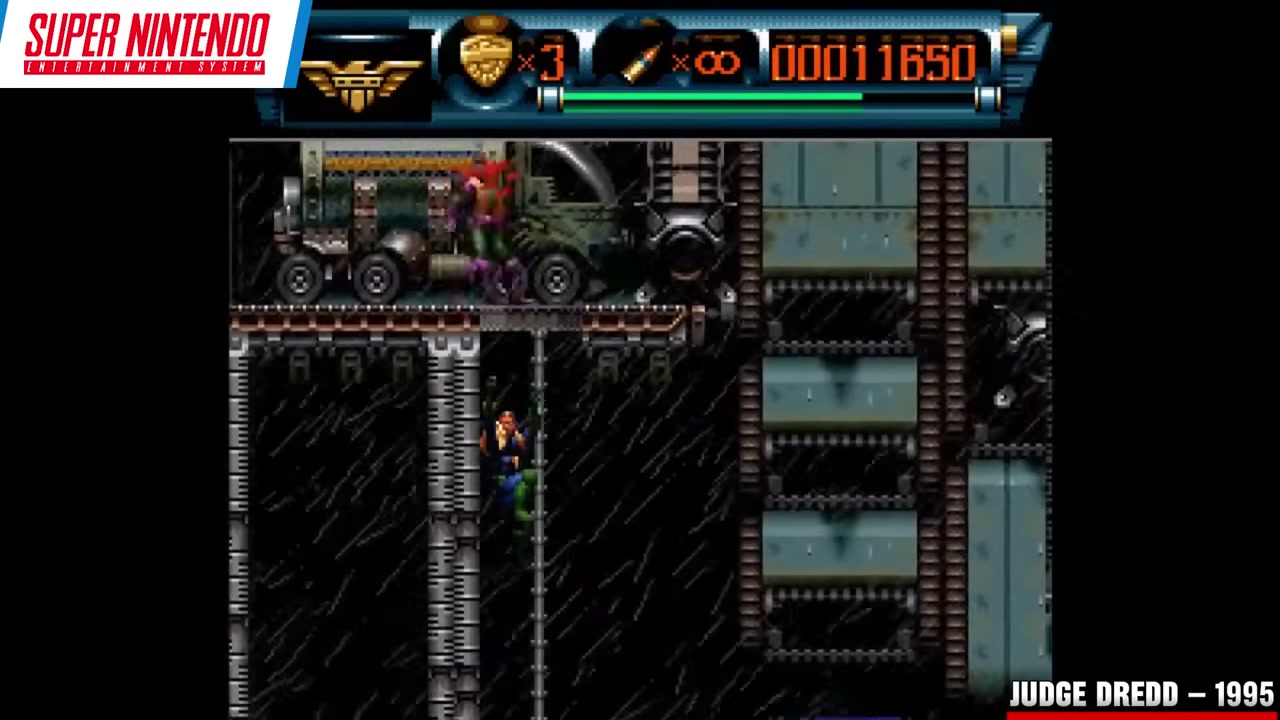Click the armored truck in the upper area
Viewport: 1280px width, 720px height.
(420, 230)
